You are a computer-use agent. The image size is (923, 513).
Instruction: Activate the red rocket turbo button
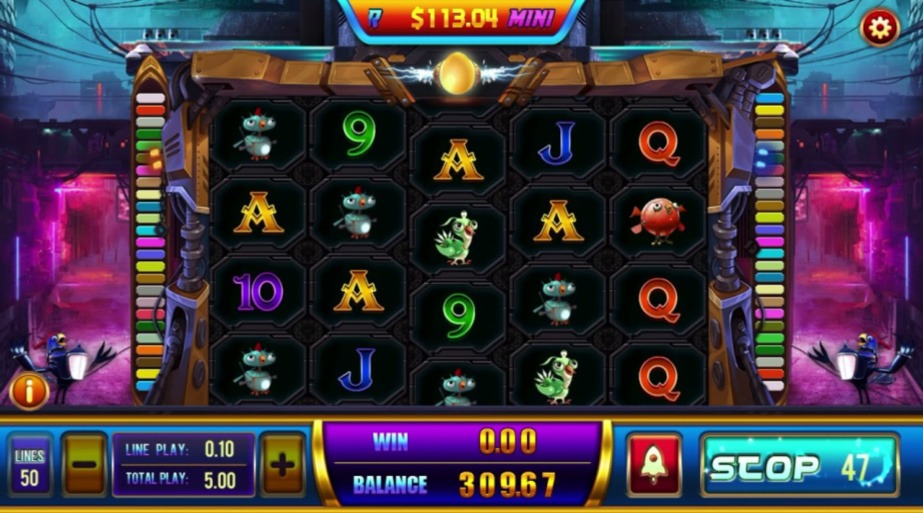[654, 465]
